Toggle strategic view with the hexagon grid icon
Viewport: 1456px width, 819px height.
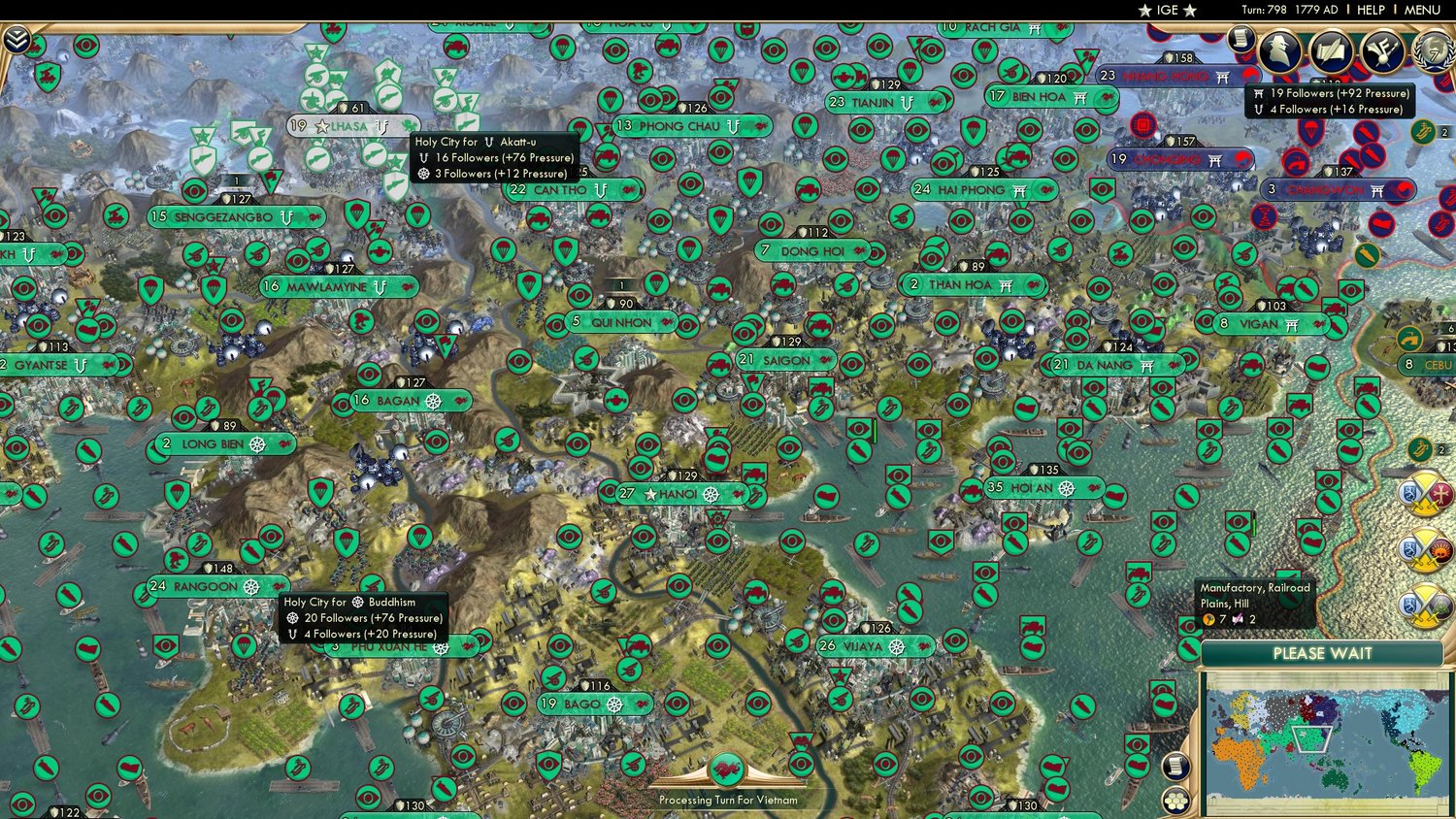point(1176,801)
